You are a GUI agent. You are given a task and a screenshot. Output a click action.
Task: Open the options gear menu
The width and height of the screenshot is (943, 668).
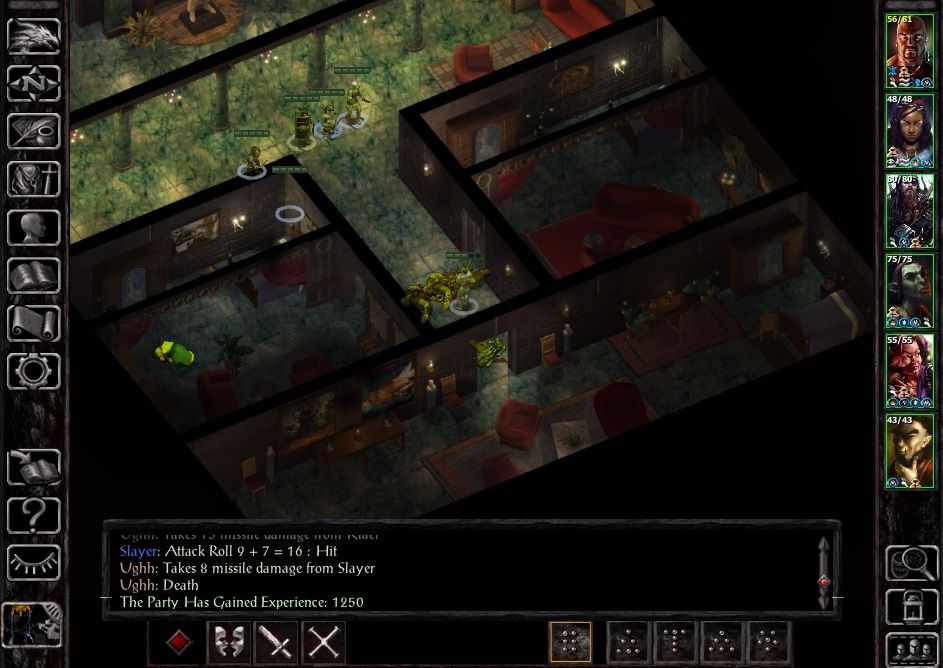pos(34,371)
